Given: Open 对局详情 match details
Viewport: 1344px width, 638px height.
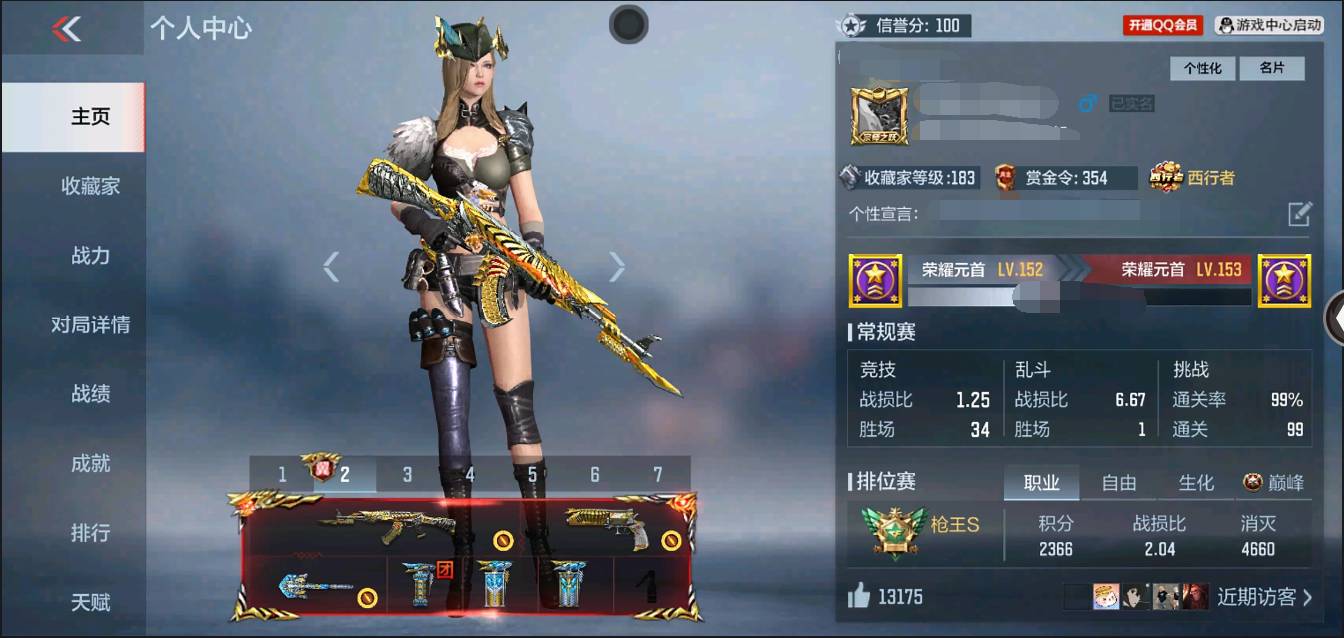Looking at the screenshot, I should (x=90, y=325).
